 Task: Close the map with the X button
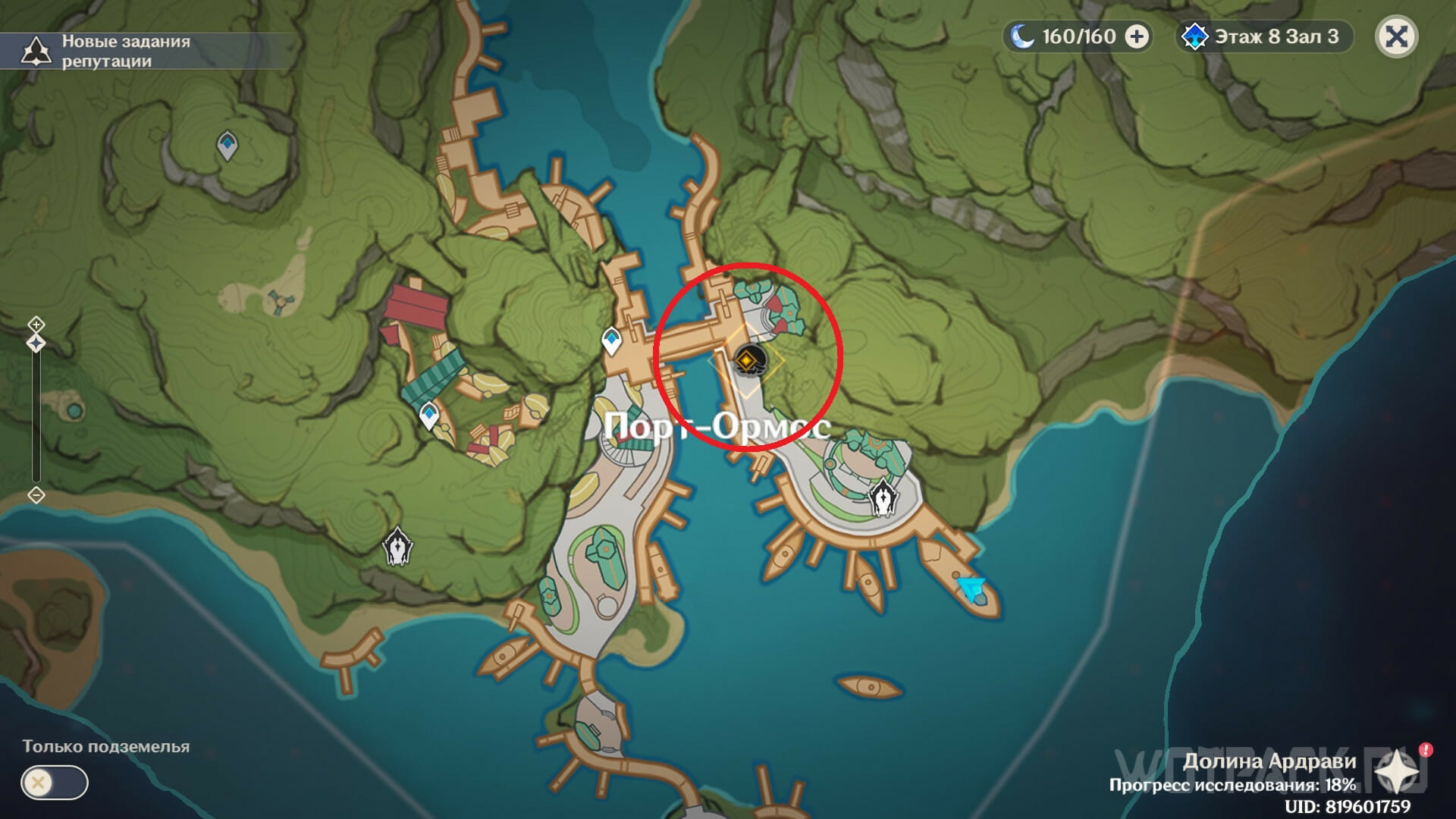pyautogui.click(x=1396, y=36)
